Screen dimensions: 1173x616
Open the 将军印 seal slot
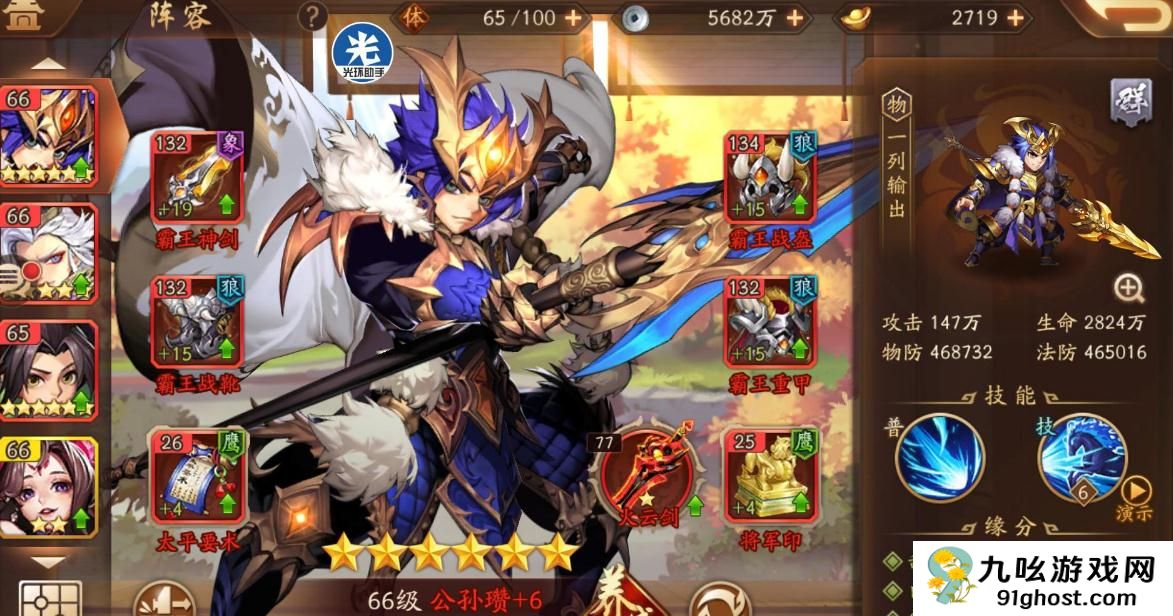770,475
